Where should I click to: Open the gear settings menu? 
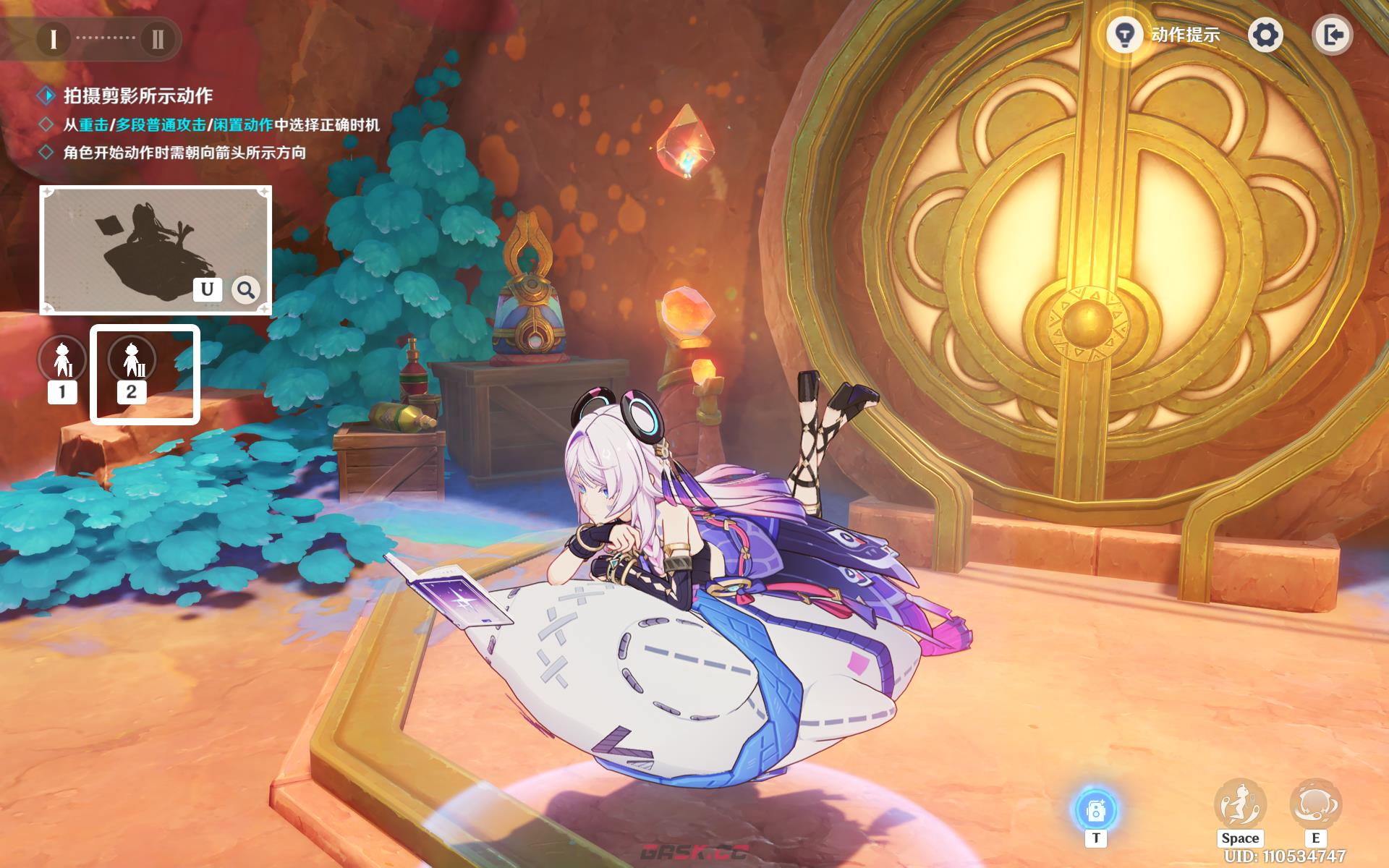[1265, 35]
